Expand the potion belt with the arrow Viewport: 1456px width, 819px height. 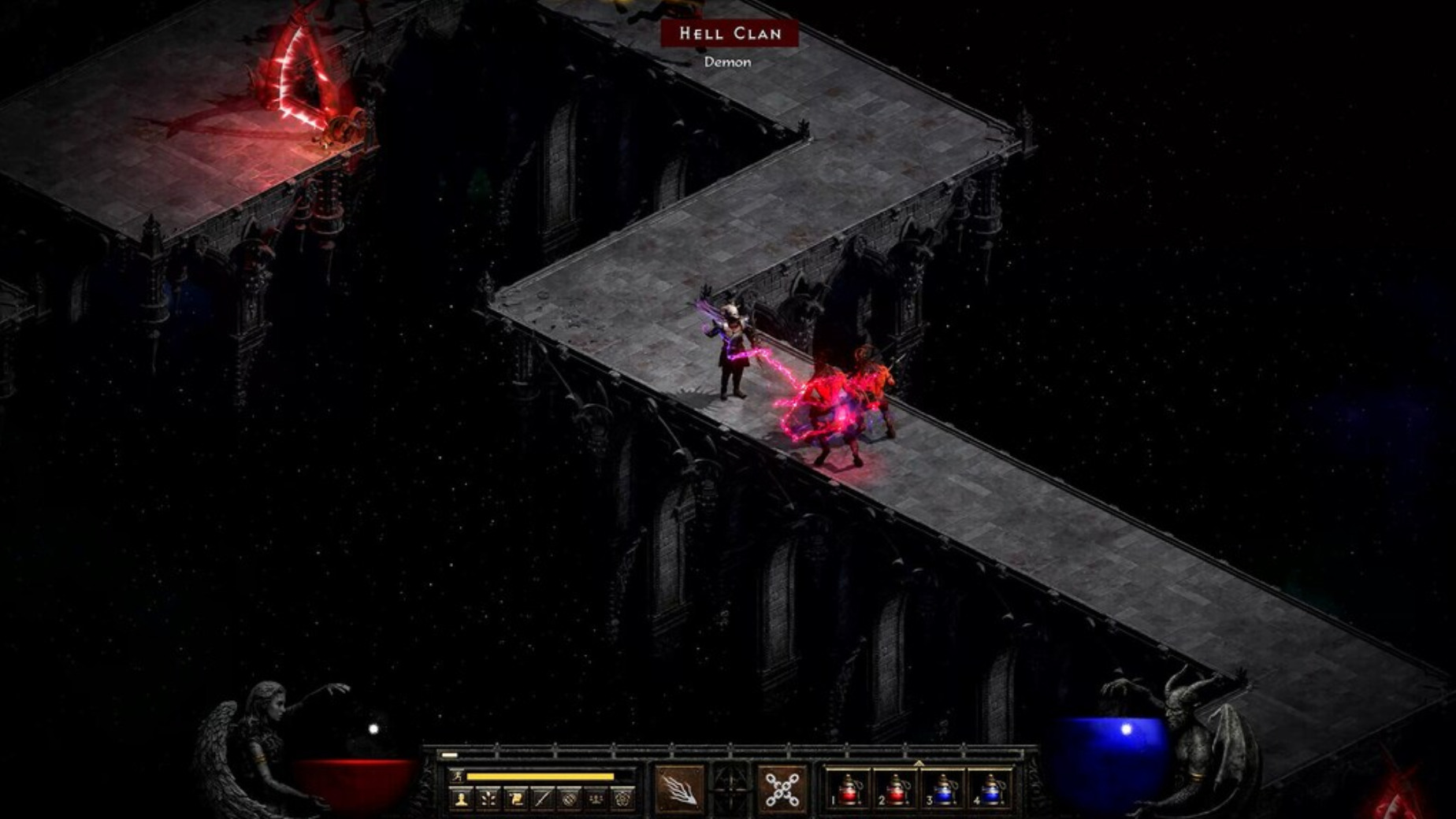(x=919, y=763)
